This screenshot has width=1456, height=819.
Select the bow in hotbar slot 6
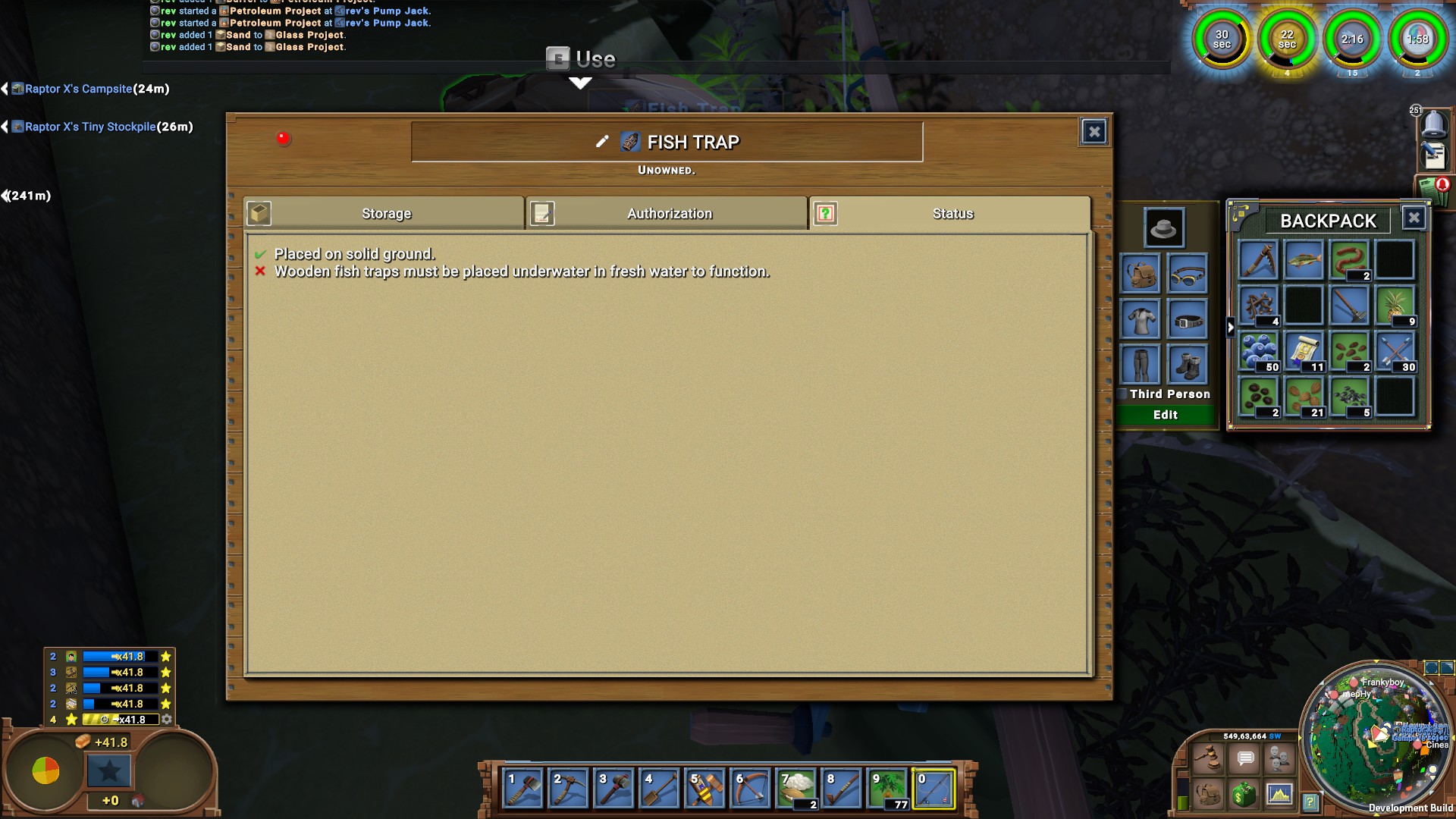751,789
